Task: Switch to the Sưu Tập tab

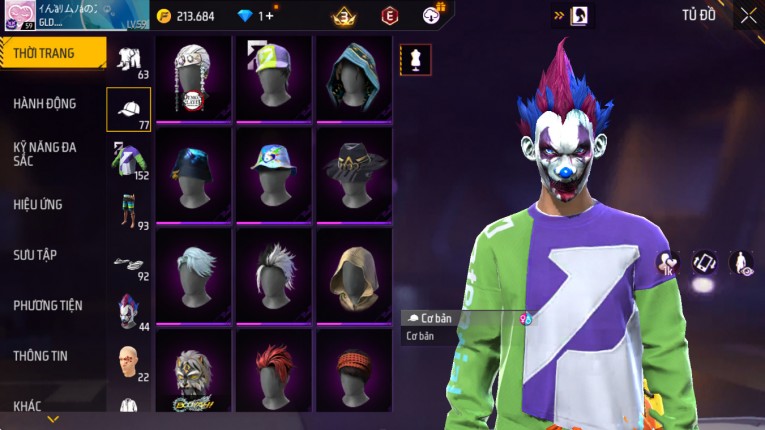Action: [36, 255]
